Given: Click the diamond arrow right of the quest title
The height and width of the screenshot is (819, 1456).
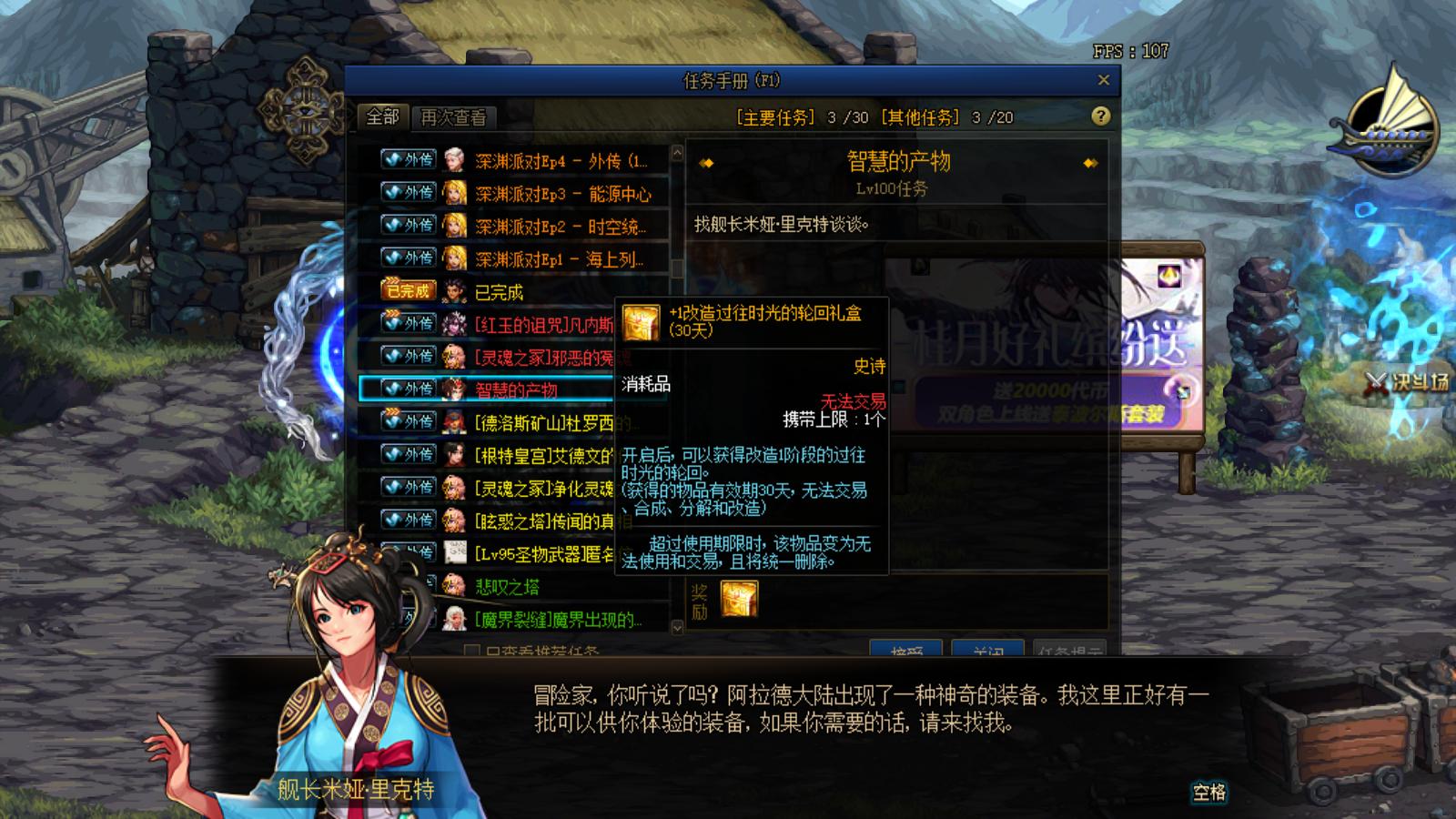Looking at the screenshot, I should click(x=1089, y=164).
